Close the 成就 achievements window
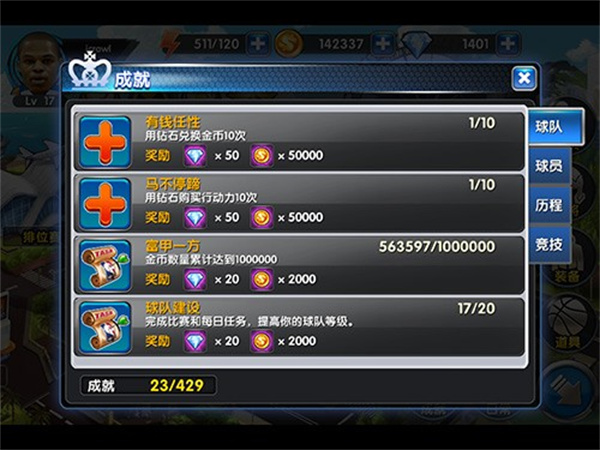This screenshot has height=450, width=600. [x=522, y=78]
